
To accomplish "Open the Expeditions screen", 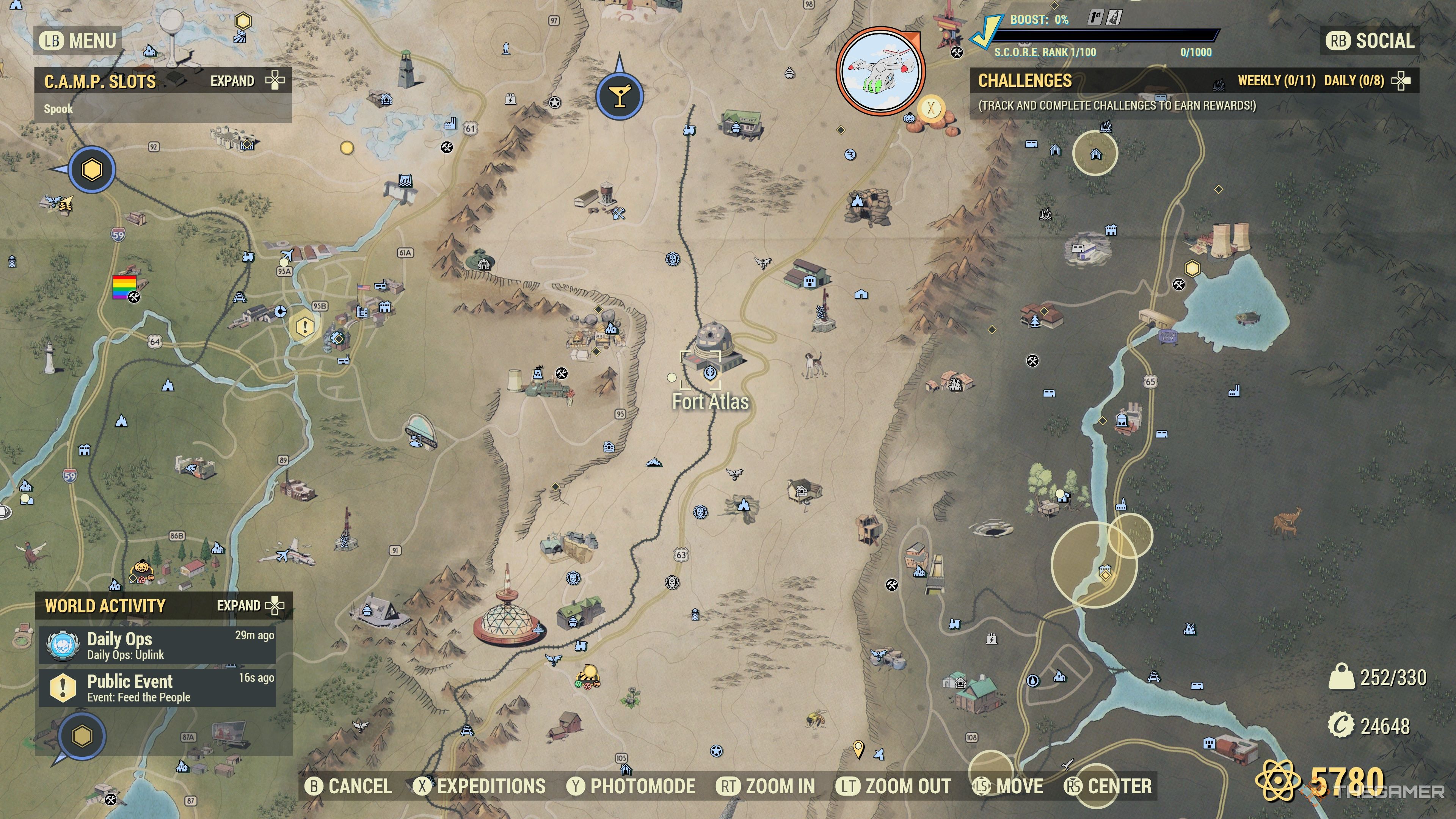I will click(480, 786).
